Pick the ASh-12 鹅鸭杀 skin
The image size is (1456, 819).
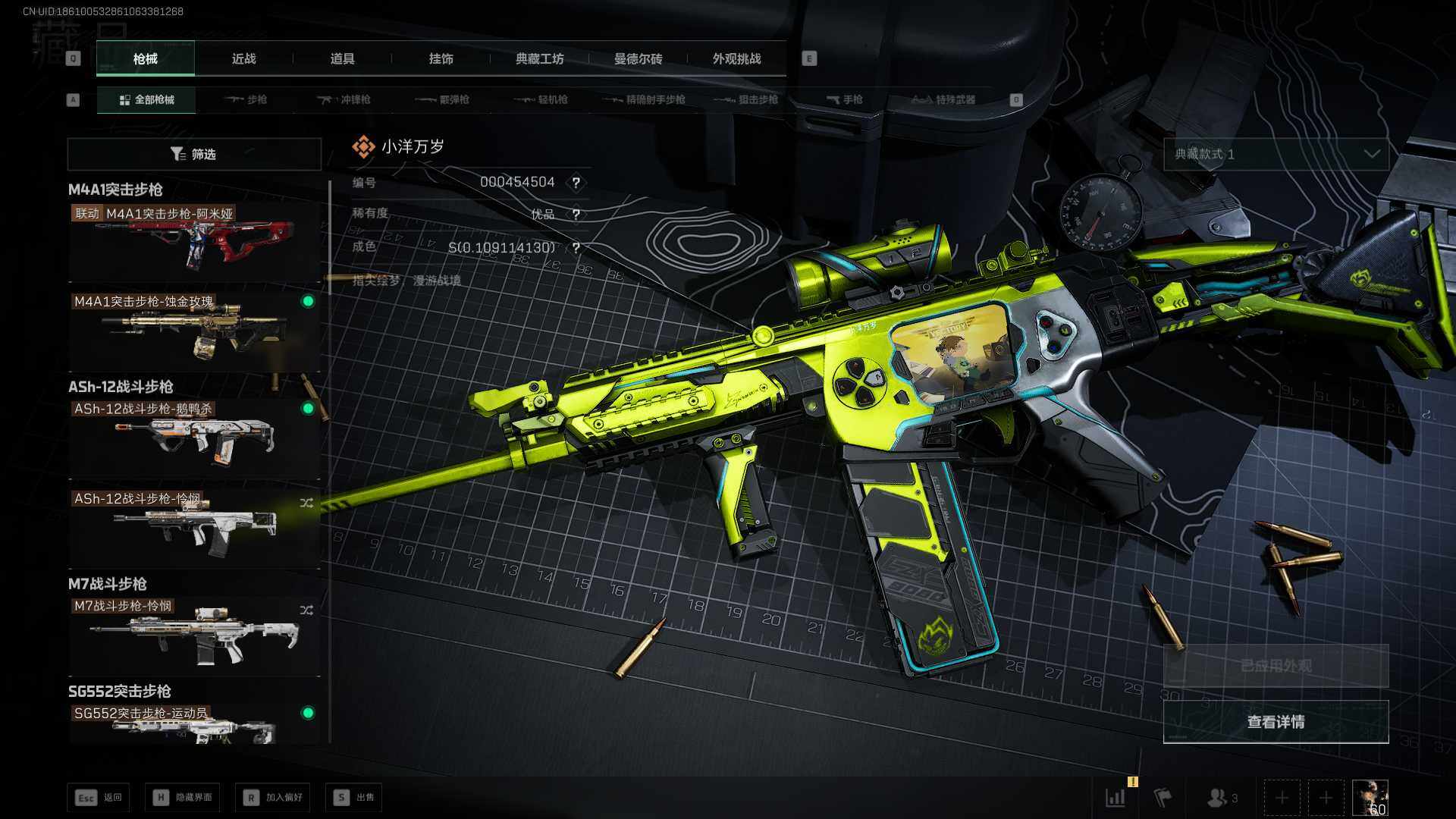pos(194,438)
